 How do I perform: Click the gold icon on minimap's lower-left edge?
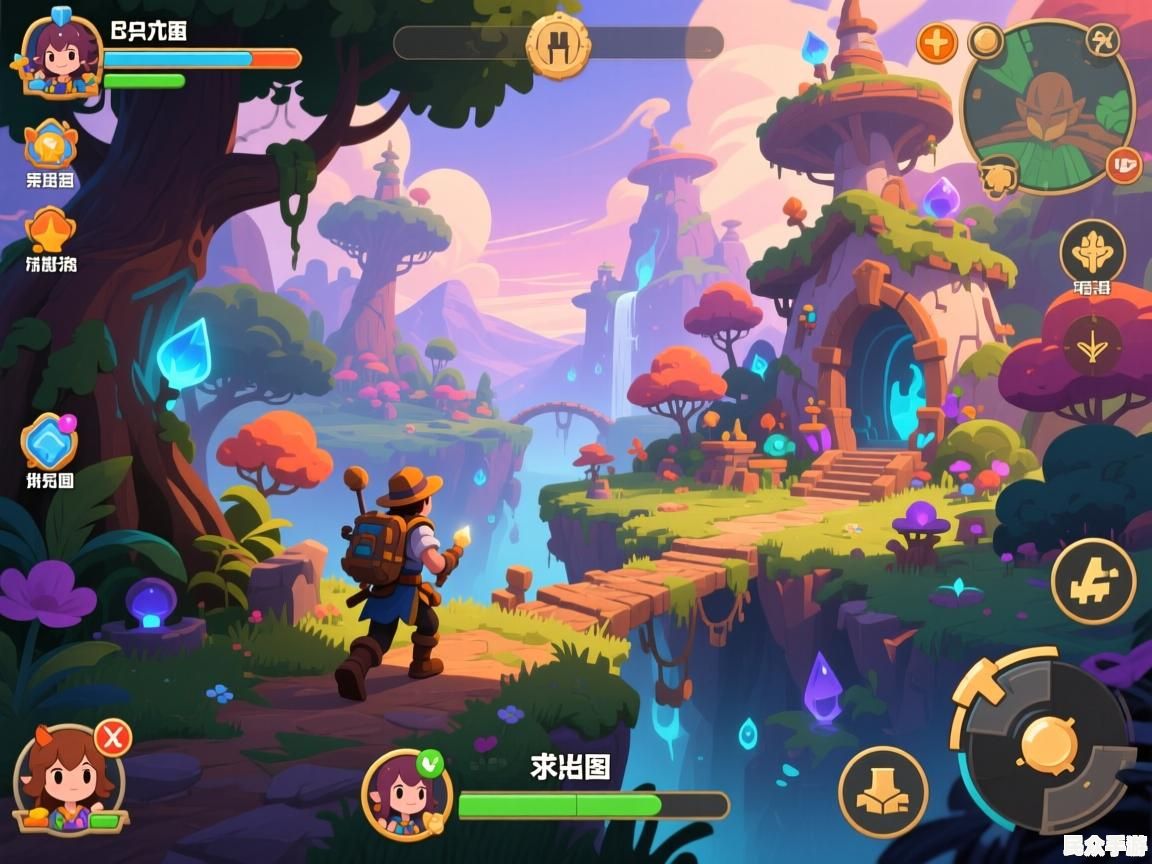(998, 178)
